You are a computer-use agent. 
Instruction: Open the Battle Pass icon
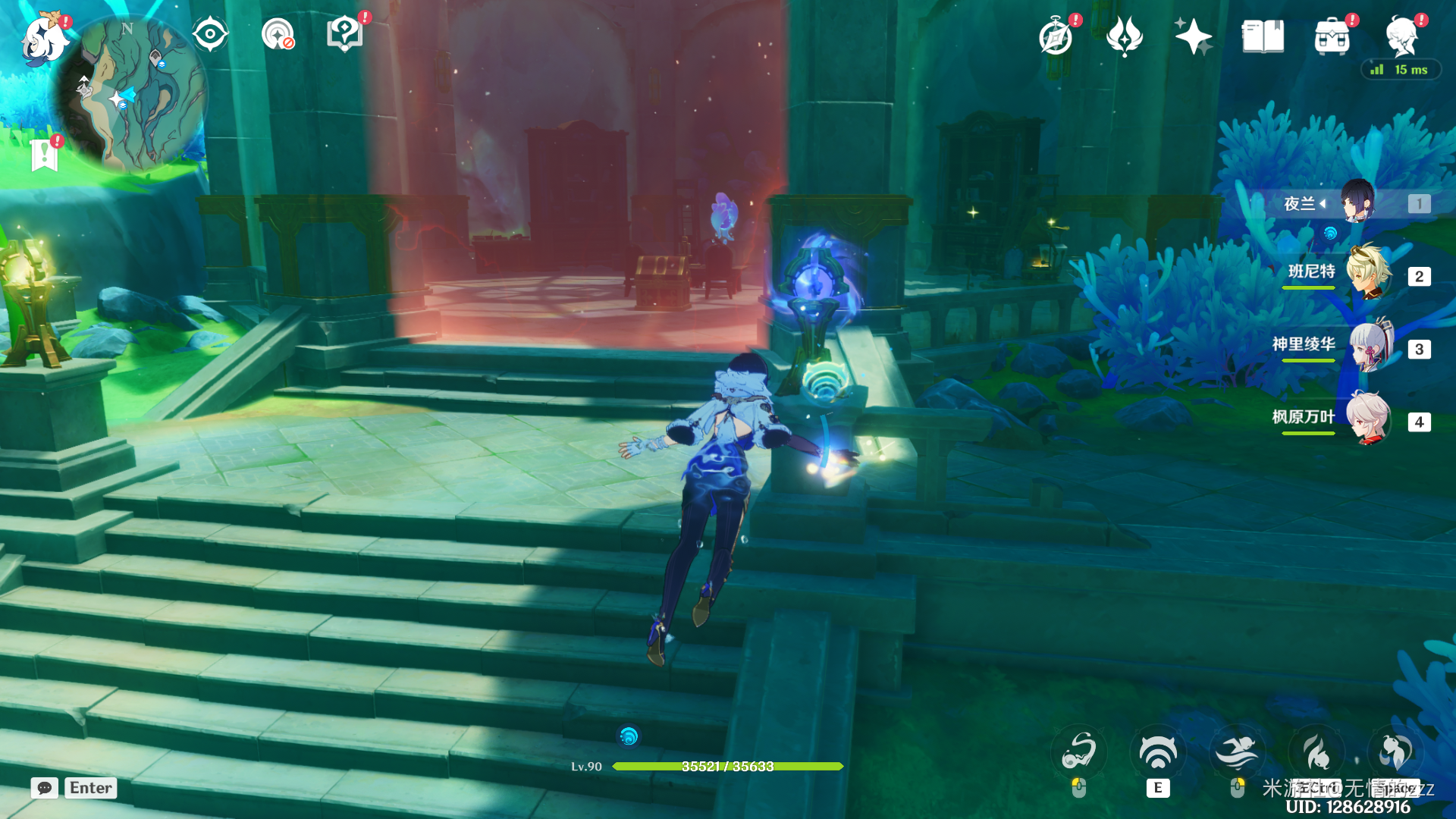click(1125, 36)
